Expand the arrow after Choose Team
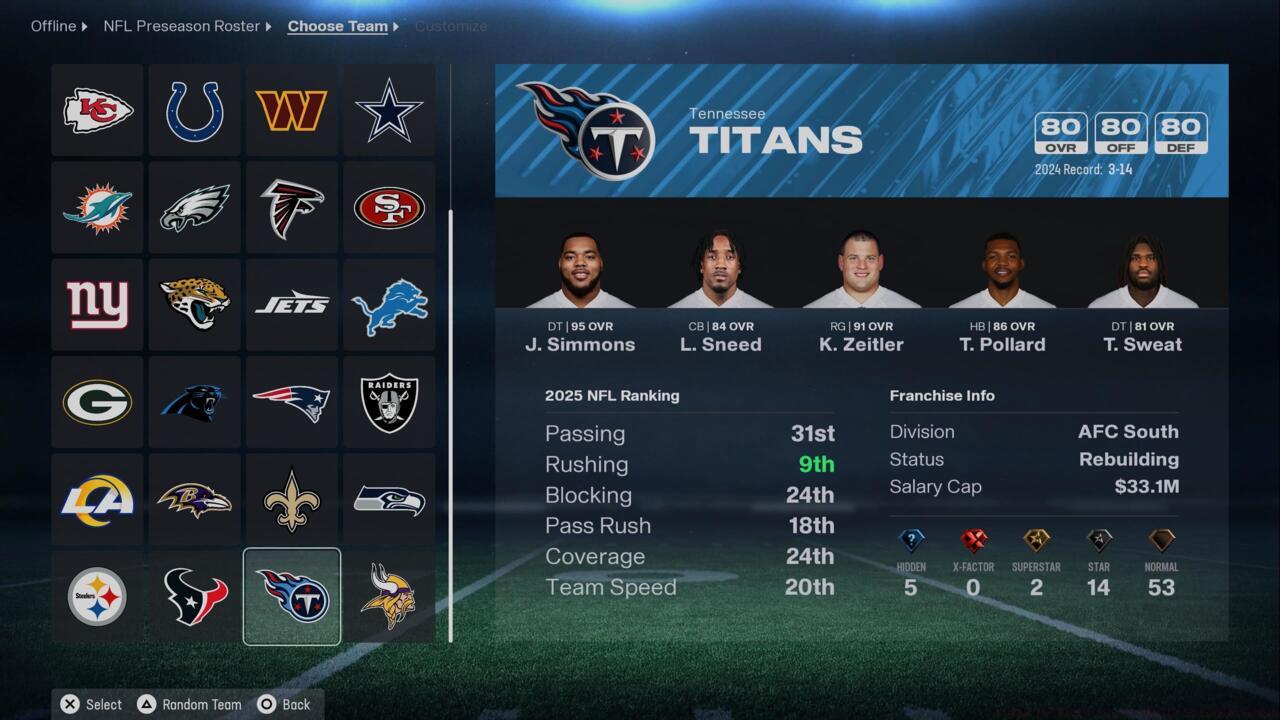The height and width of the screenshot is (720, 1280). pyautogui.click(x=394, y=26)
